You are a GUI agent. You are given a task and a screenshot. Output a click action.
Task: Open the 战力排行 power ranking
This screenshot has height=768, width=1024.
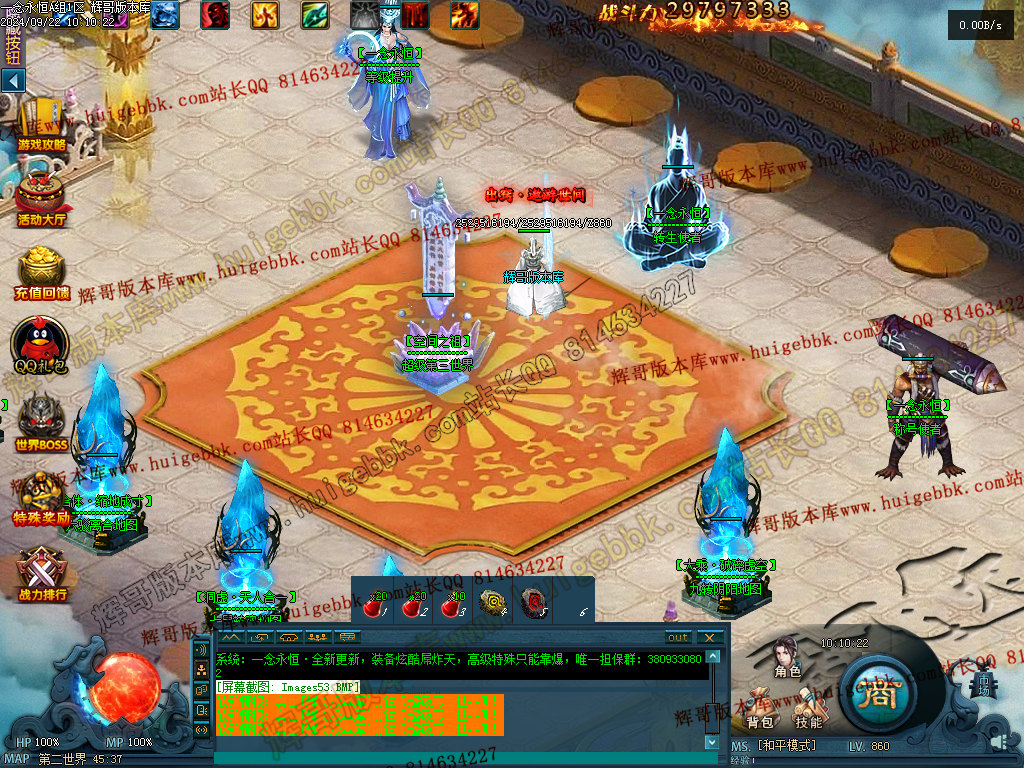coord(41,572)
